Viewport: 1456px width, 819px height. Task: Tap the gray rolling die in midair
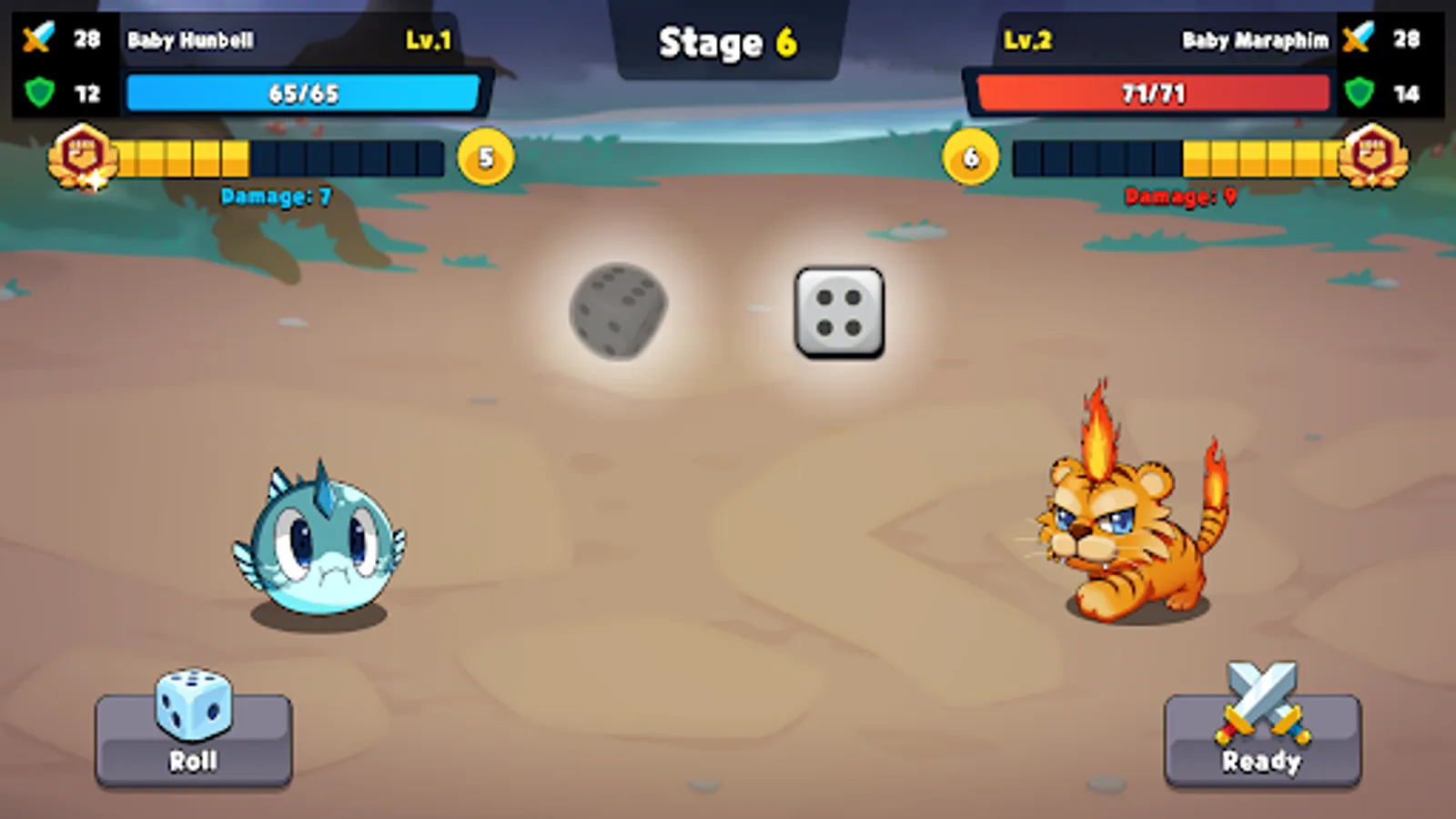tap(617, 311)
